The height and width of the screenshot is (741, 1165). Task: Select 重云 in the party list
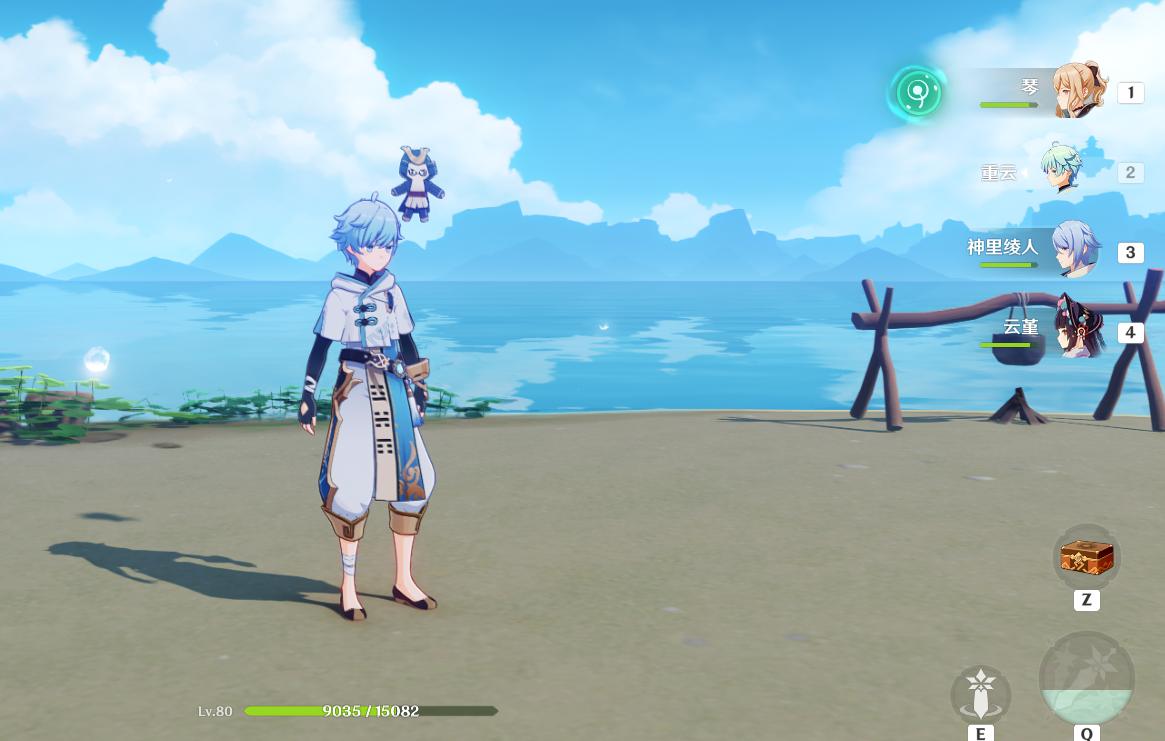1060,171
